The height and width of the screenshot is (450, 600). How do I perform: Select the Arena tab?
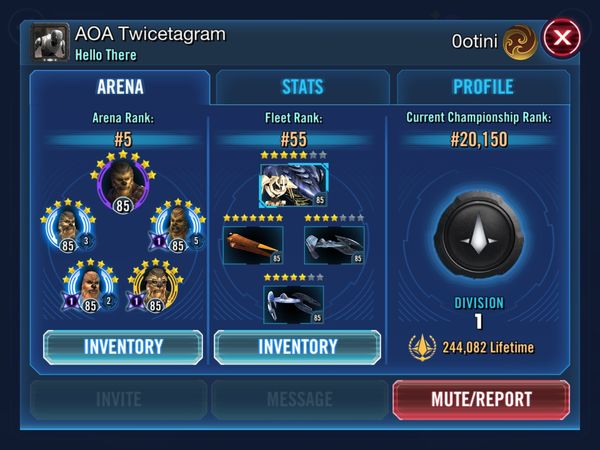pyautogui.click(x=119, y=87)
